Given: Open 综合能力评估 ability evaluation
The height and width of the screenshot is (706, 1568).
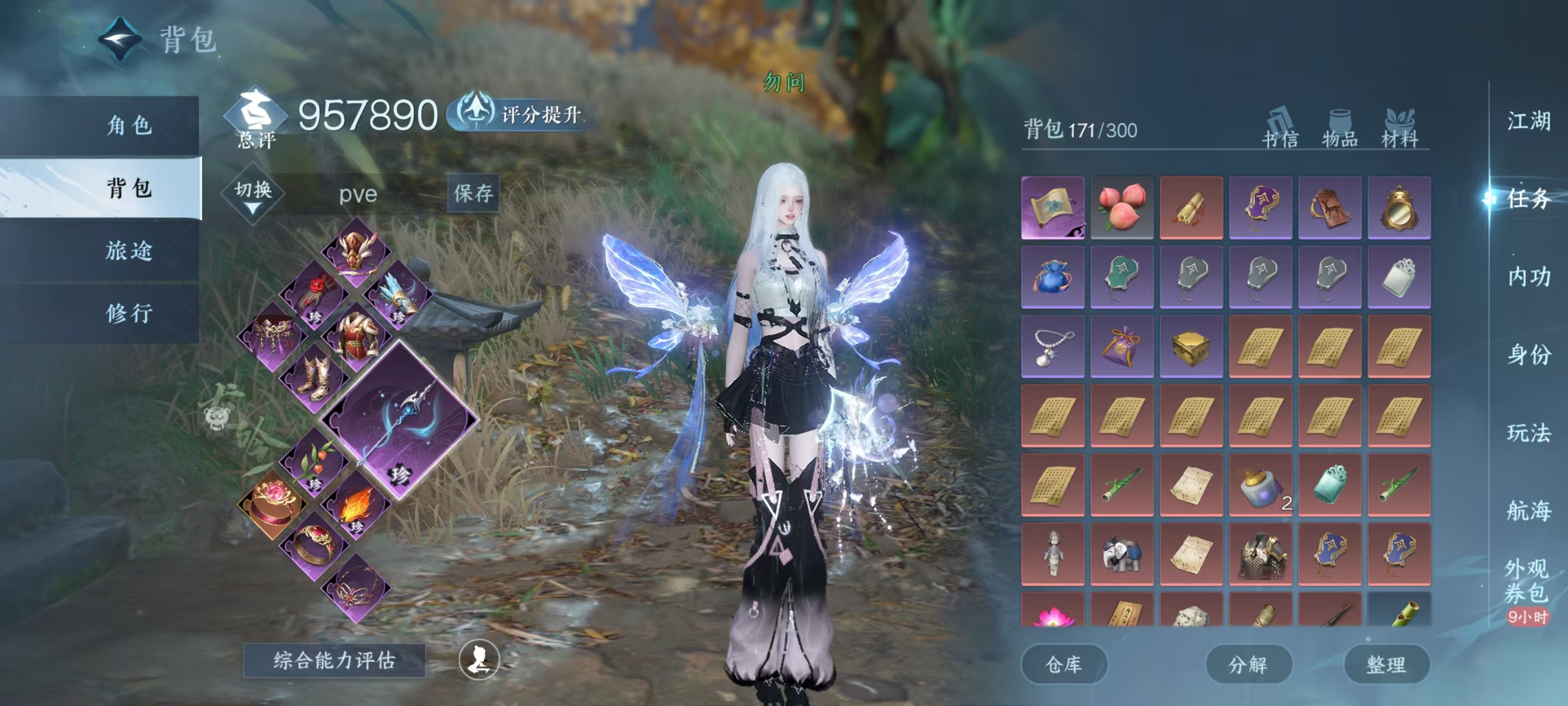Looking at the screenshot, I should 334,660.
